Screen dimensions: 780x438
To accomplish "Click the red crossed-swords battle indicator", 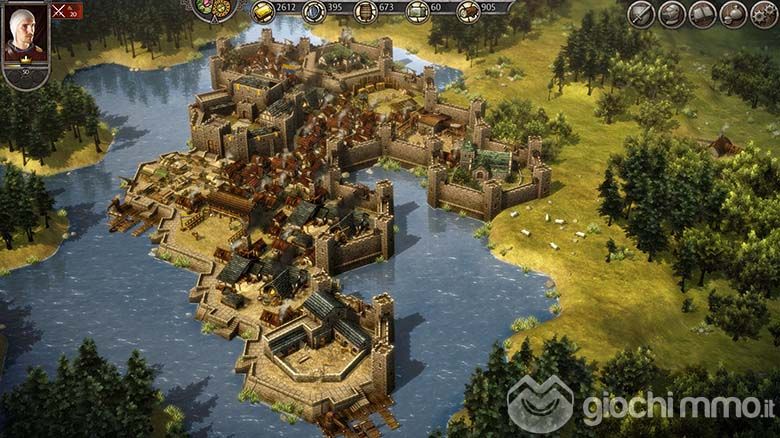I will (x=67, y=11).
